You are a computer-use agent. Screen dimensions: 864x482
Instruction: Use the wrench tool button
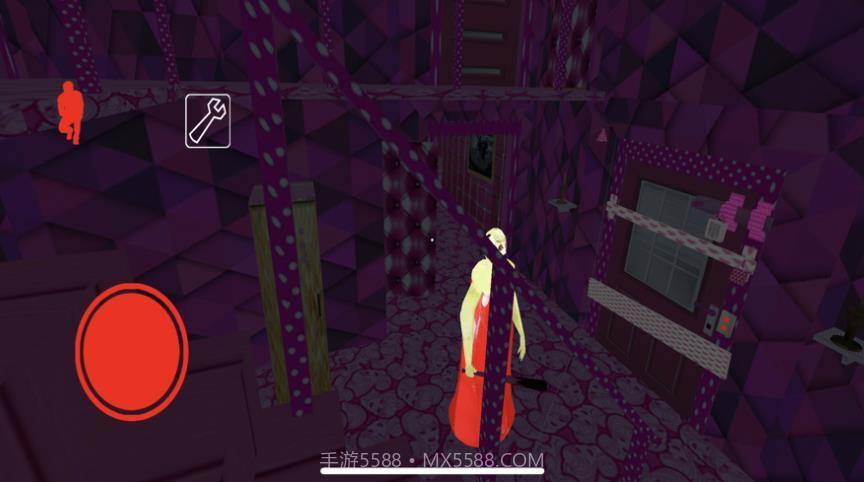tap(208, 121)
